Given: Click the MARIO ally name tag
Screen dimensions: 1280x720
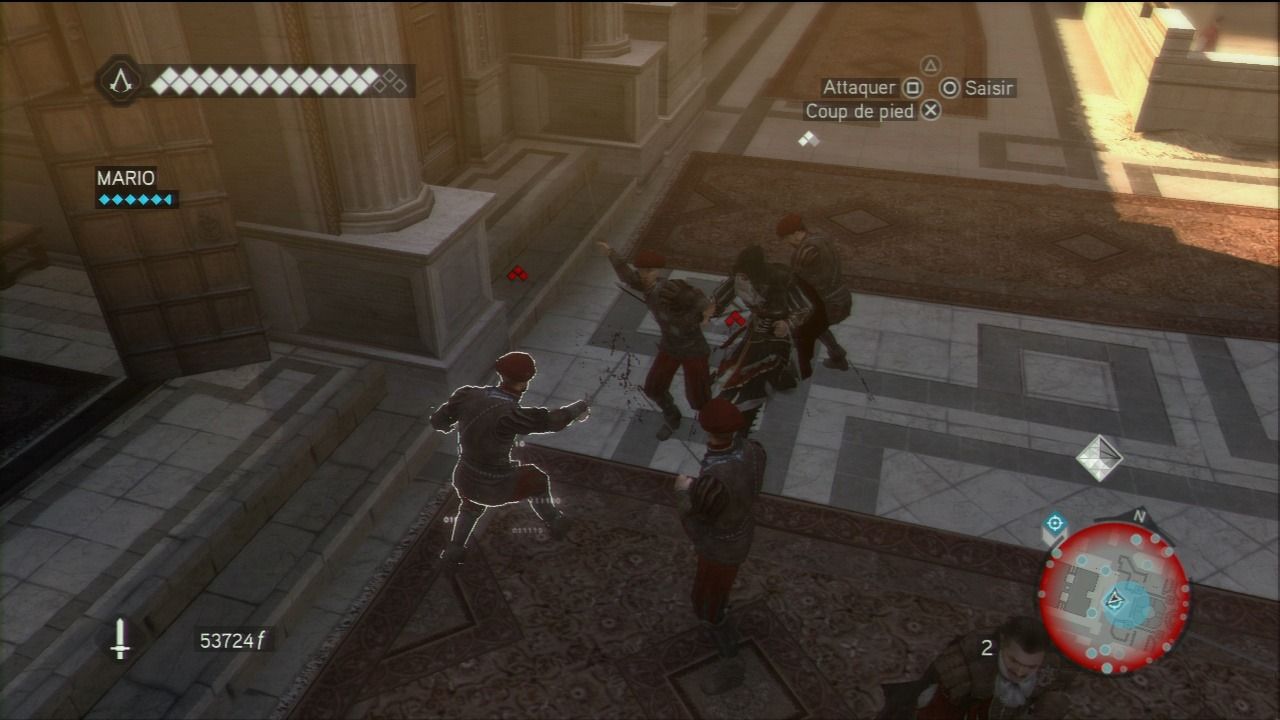Looking at the screenshot, I should click(x=126, y=178).
